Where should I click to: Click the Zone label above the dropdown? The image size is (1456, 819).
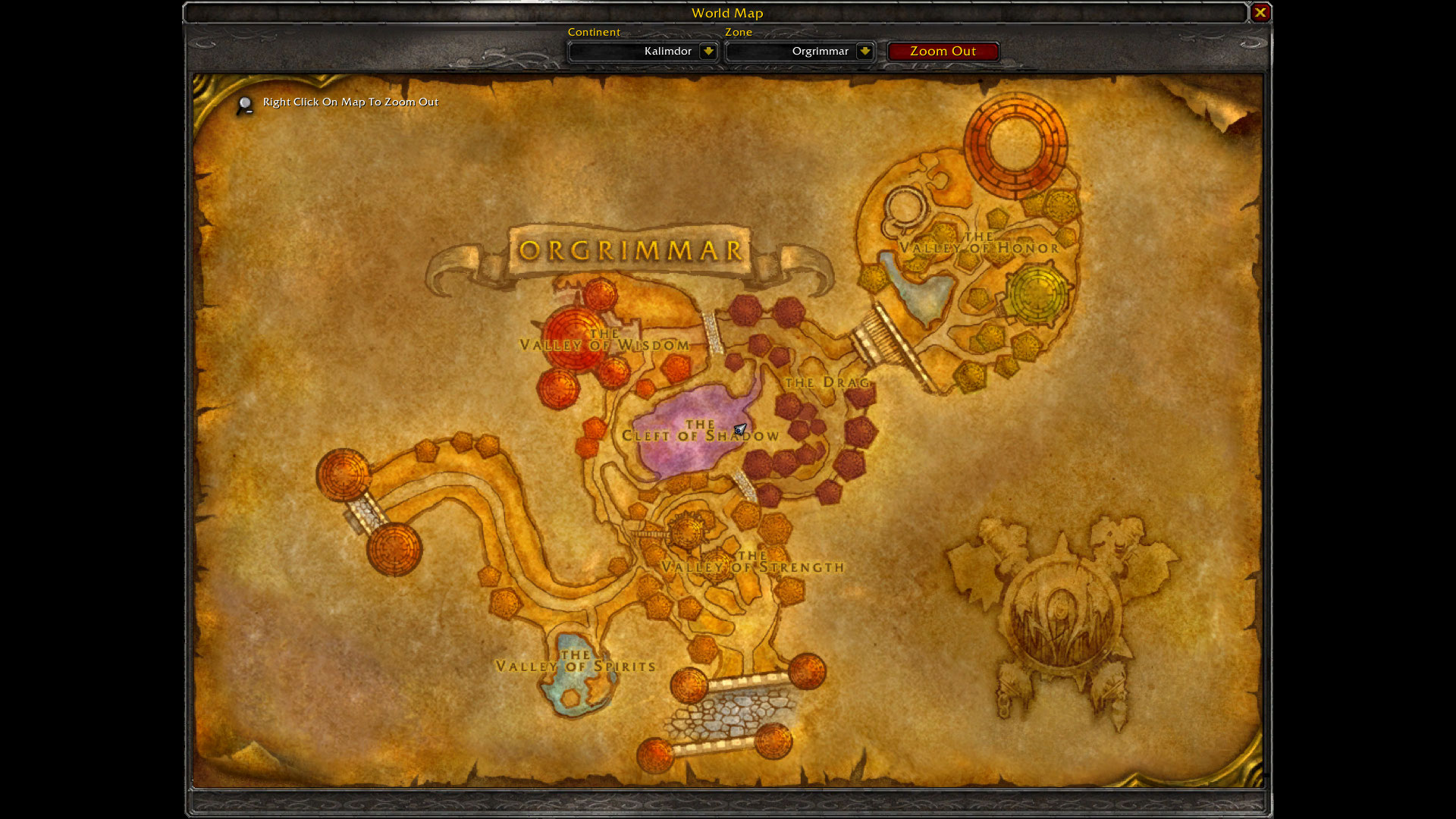point(739,32)
